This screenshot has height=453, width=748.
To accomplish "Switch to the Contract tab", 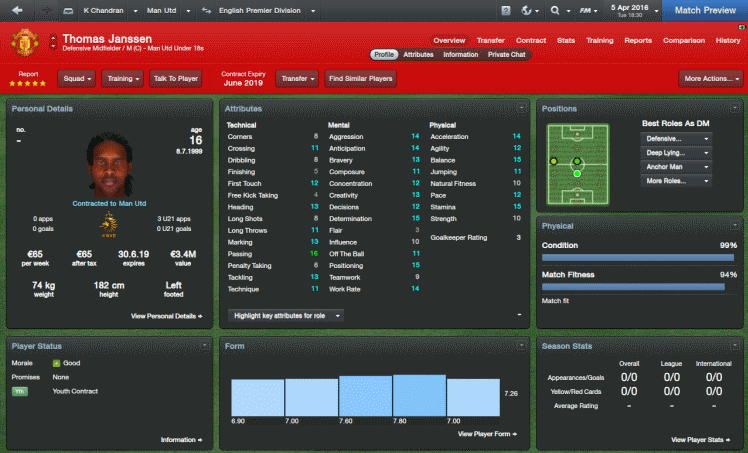I will (x=531, y=40).
